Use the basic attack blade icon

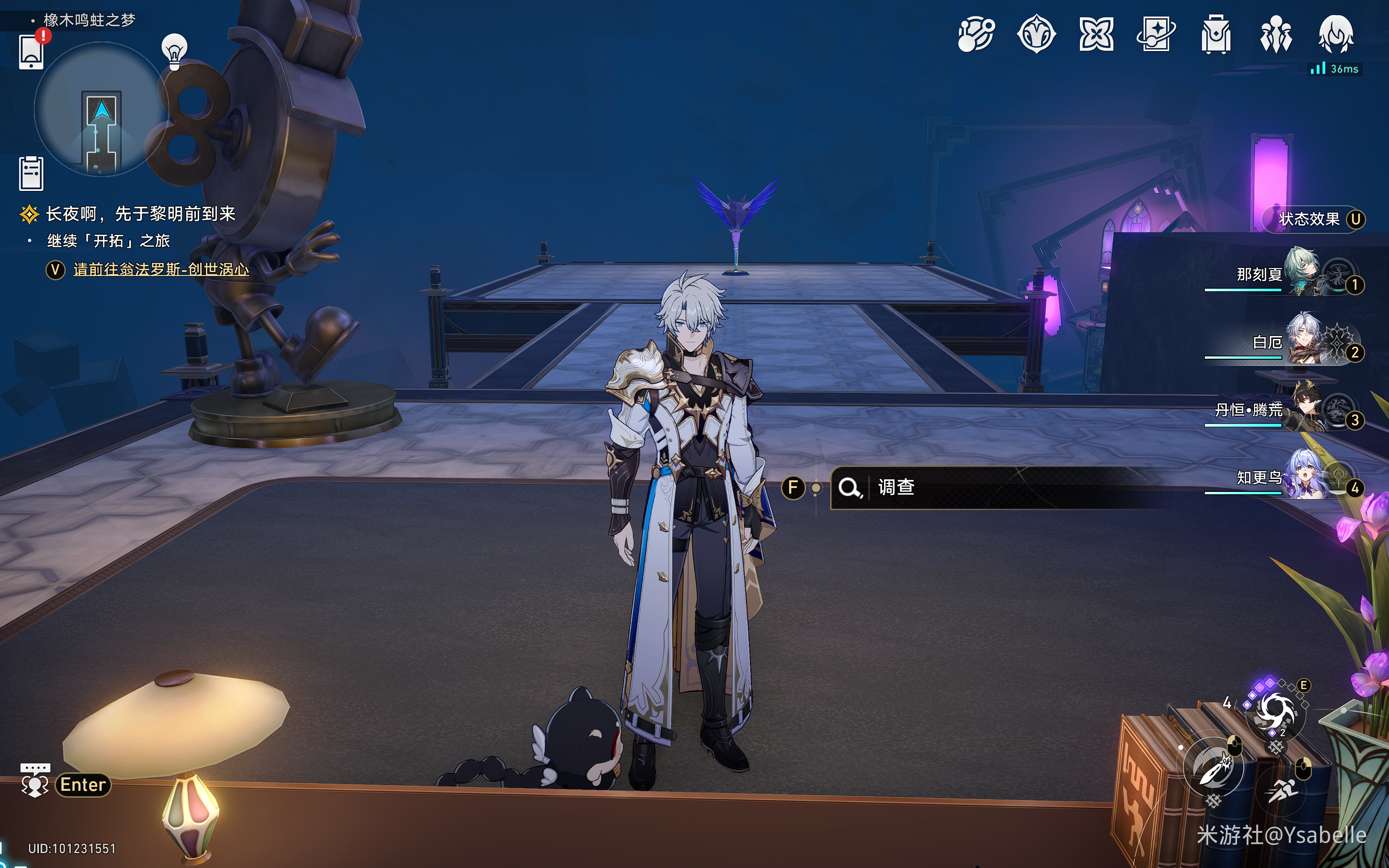1213,768
